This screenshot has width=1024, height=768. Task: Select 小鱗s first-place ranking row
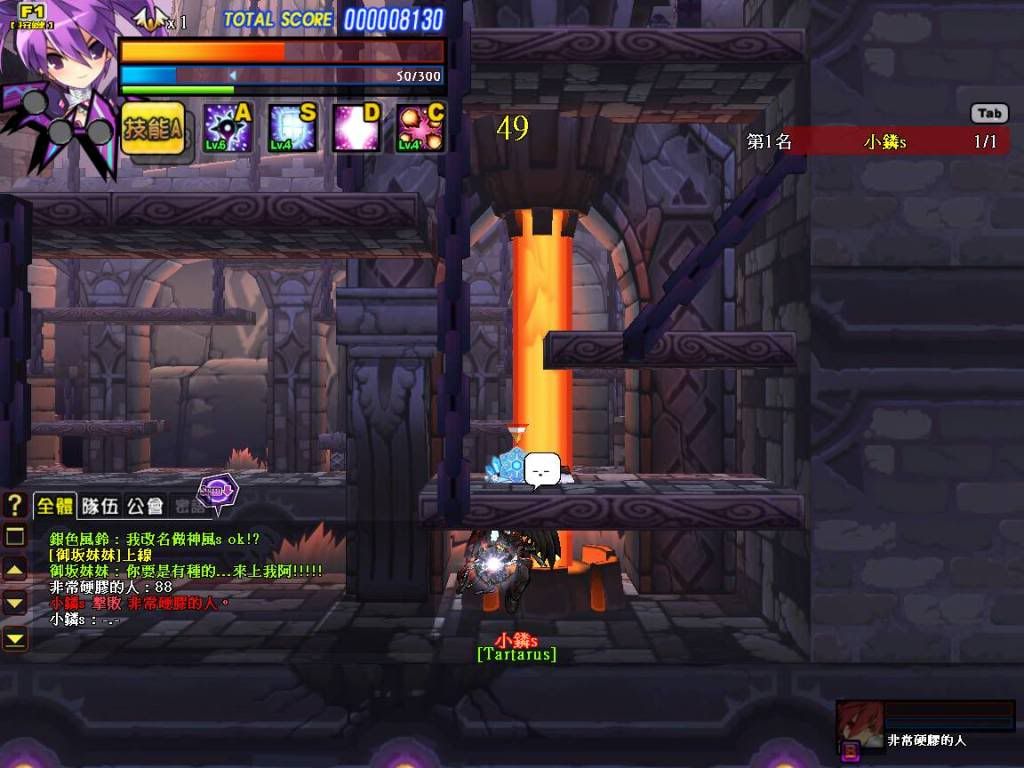[877, 142]
